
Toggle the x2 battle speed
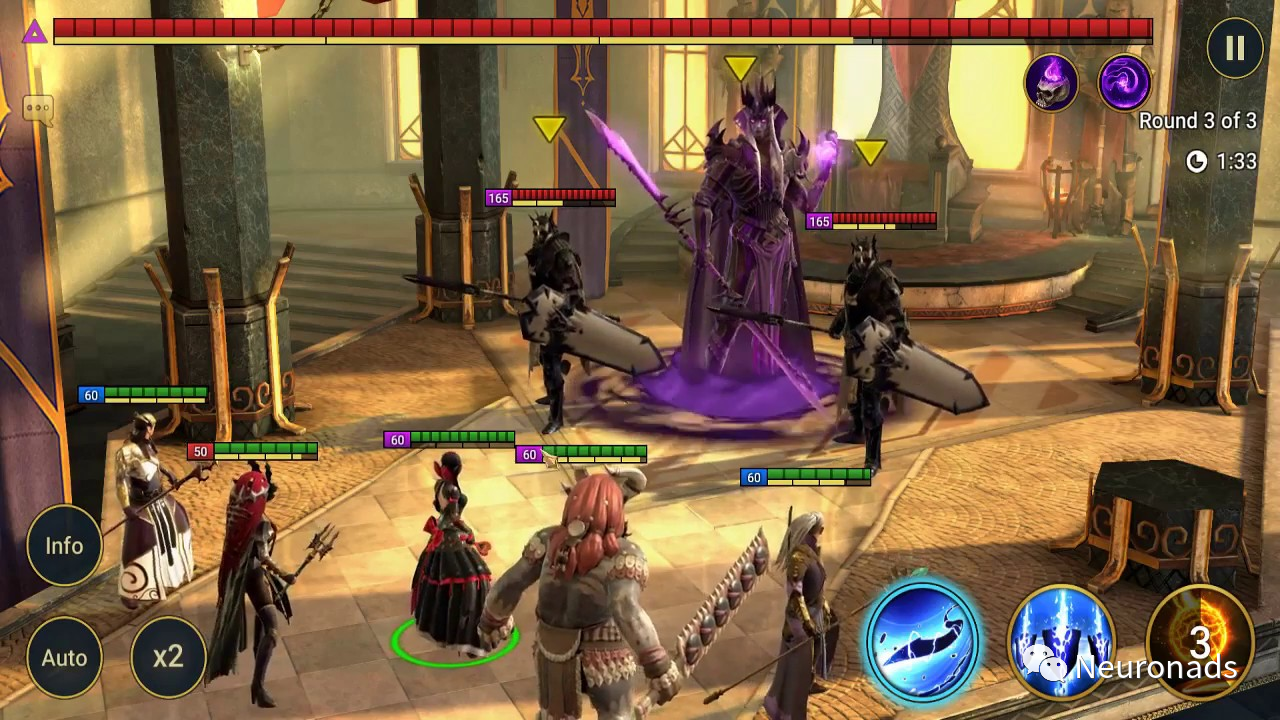point(168,657)
